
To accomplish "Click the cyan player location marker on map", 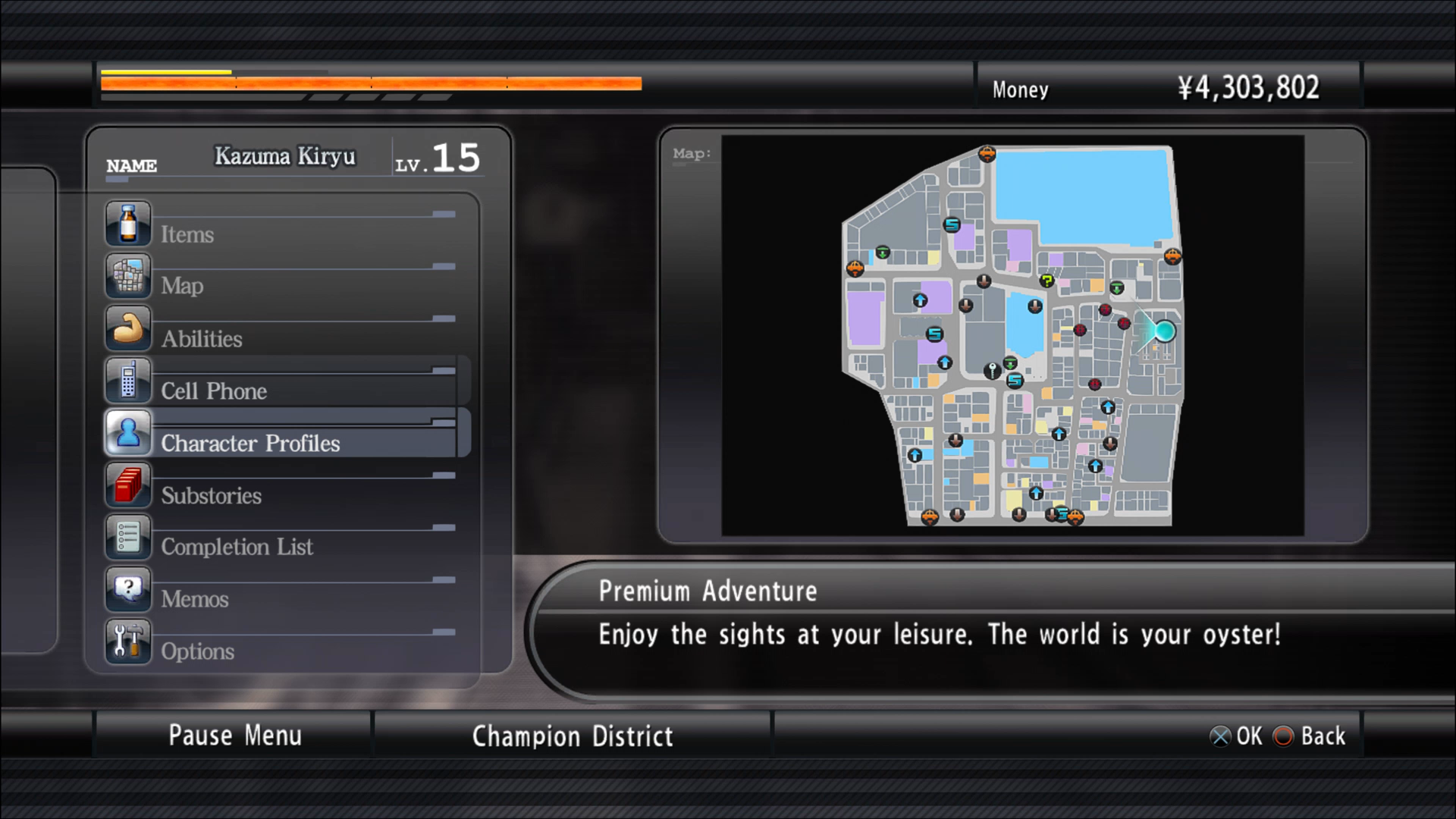I will point(1164,331).
